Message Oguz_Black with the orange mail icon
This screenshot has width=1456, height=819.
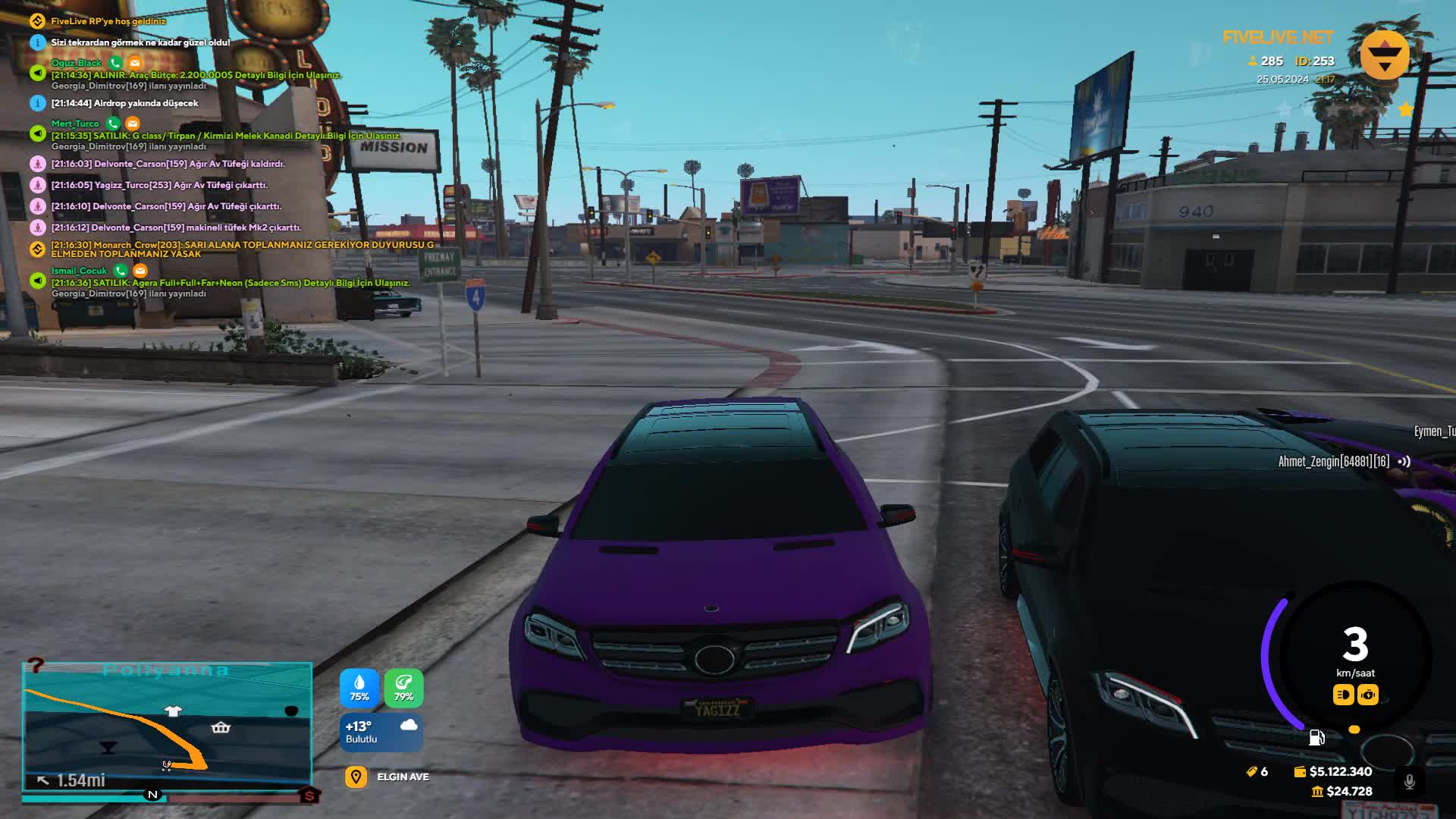pos(135,62)
